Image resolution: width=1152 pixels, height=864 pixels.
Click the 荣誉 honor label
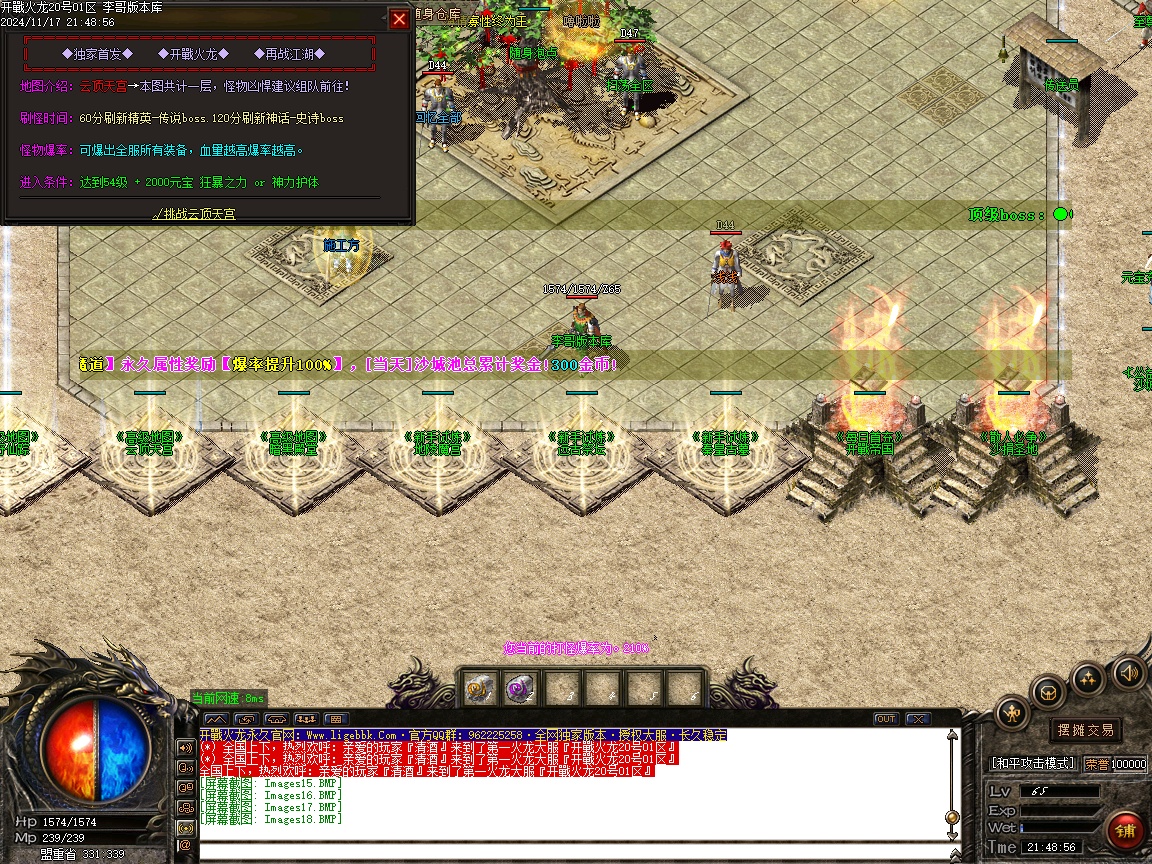(1096, 764)
